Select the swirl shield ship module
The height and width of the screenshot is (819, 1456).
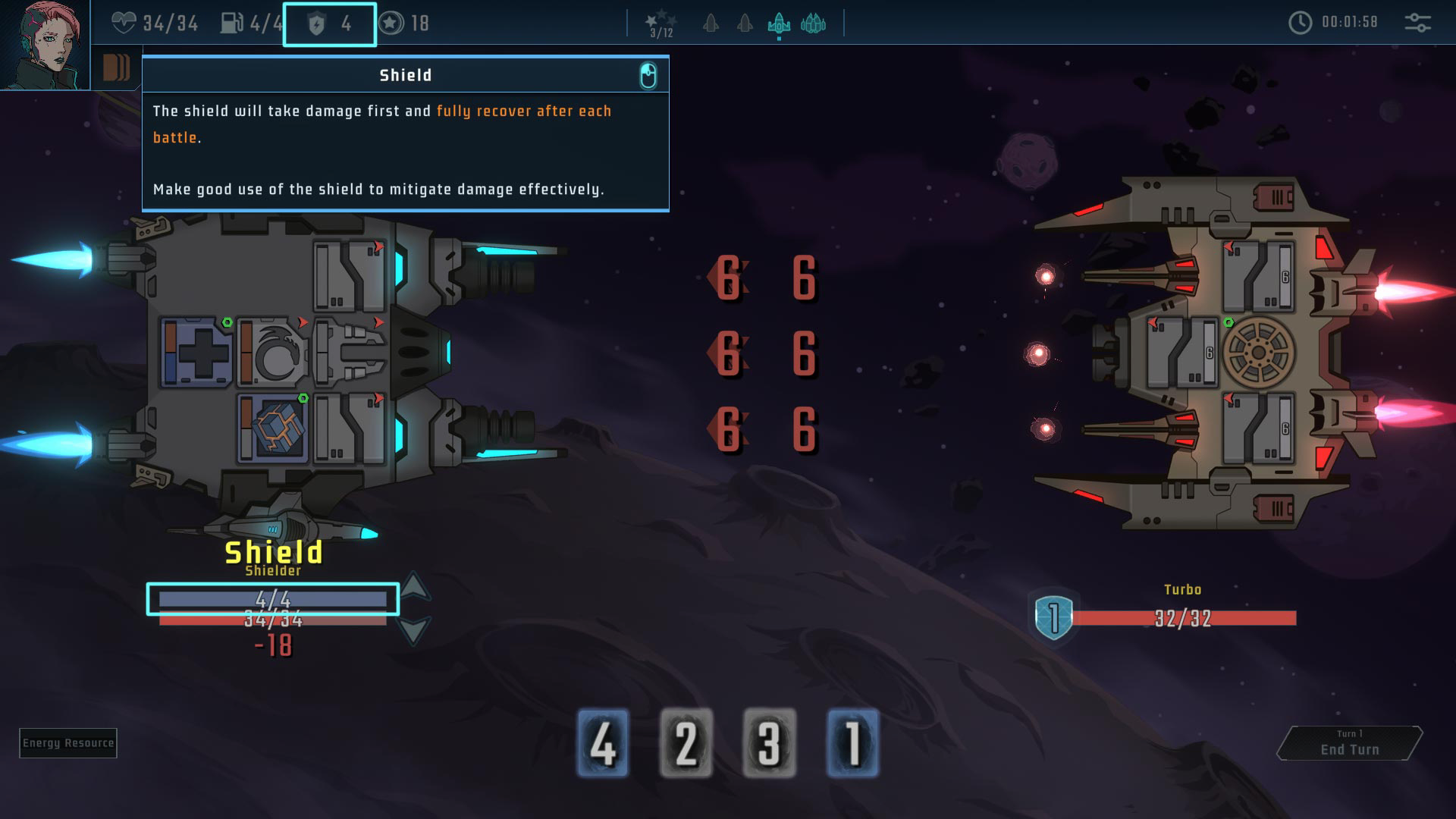coord(273,353)
